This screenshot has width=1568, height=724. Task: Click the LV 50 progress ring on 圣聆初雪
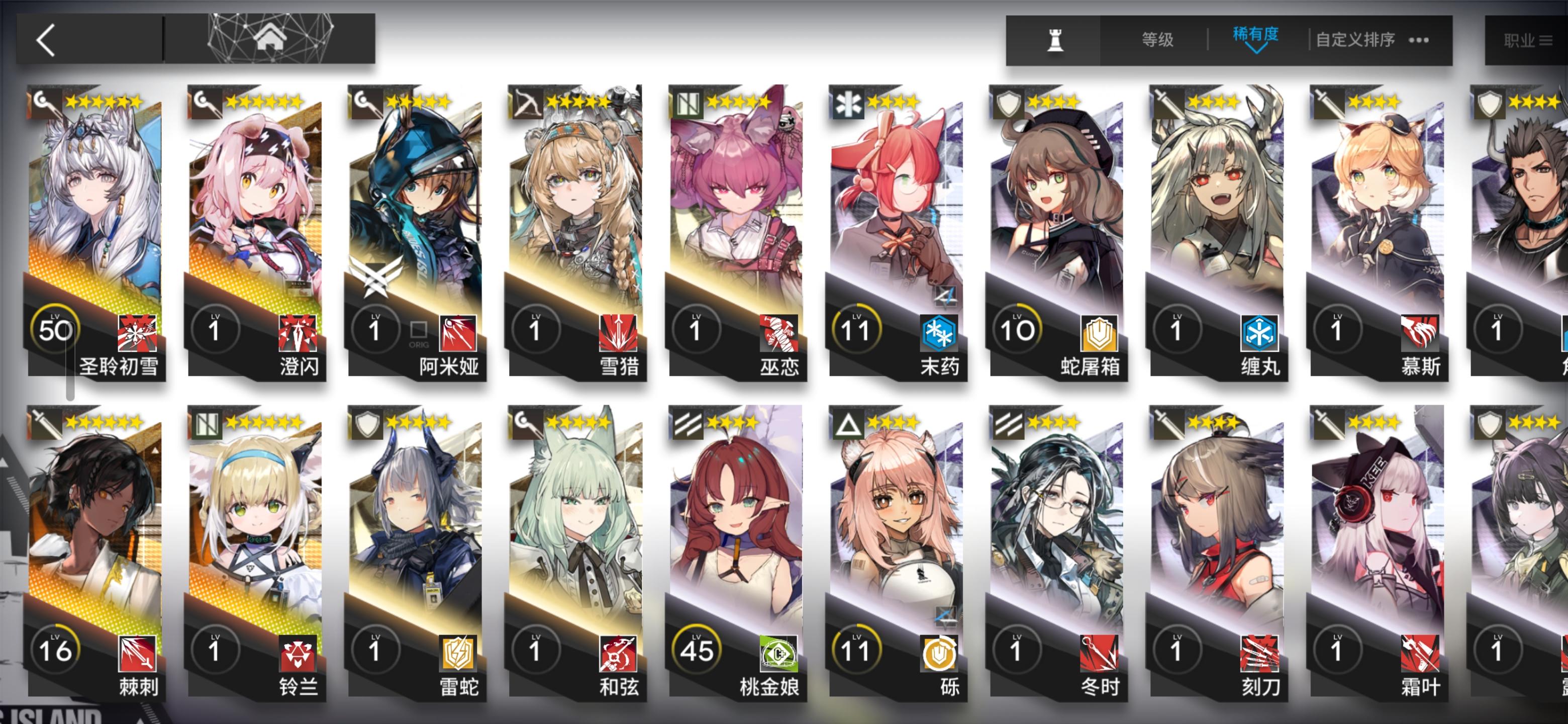[x=55, y=329]
